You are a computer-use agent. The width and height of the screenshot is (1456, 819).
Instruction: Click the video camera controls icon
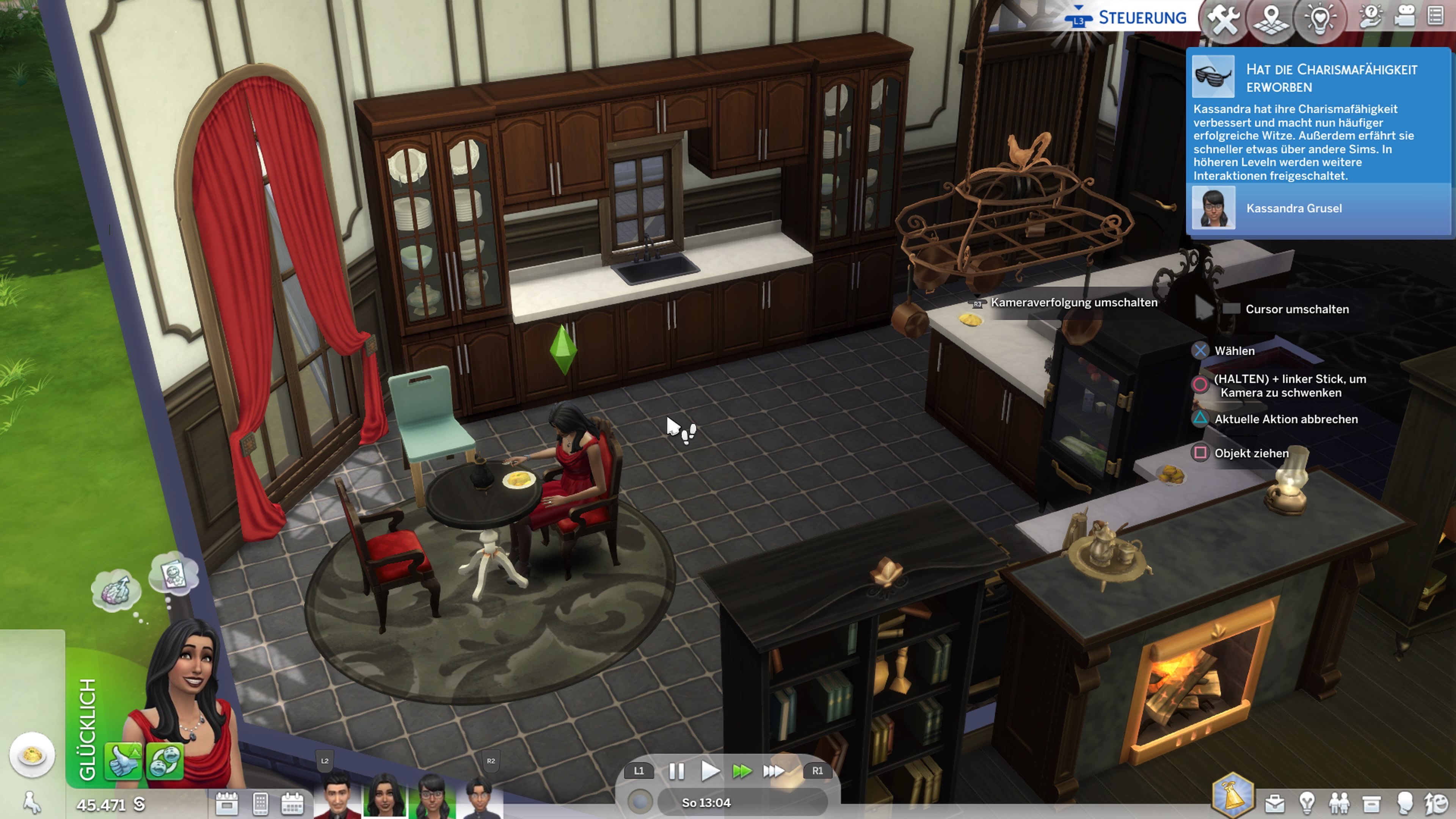pyautogui.click(x=1404, y=16)
